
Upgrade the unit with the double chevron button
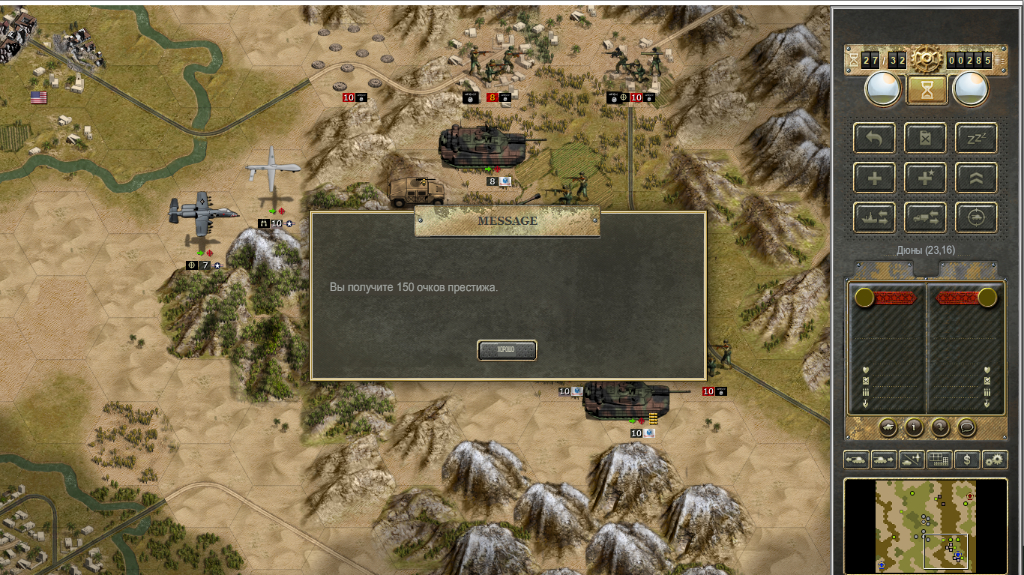tap(976, 177)
